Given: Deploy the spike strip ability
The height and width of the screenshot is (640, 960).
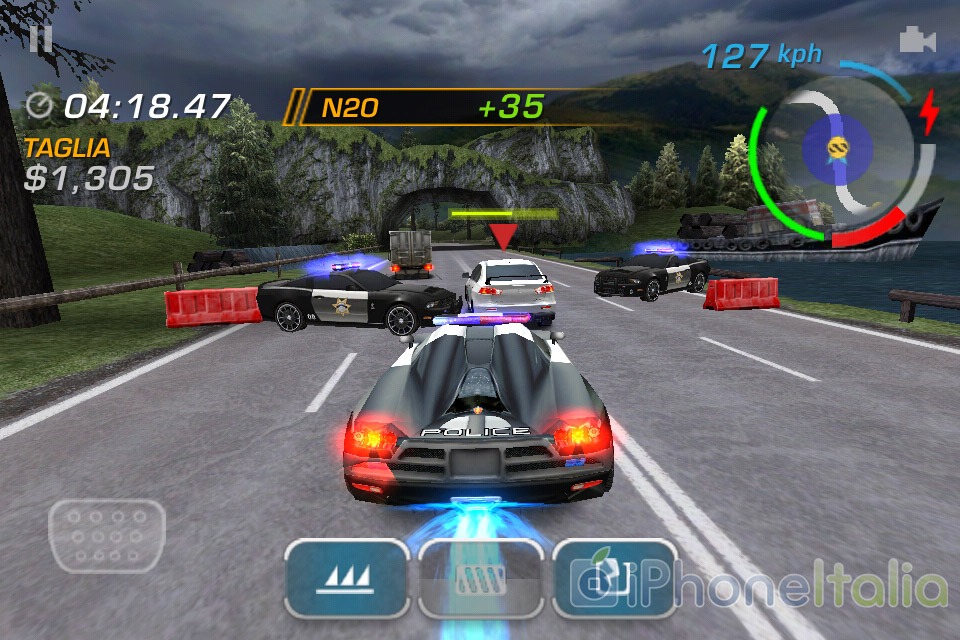Looking at the screenshot, I should coord(346,578).
